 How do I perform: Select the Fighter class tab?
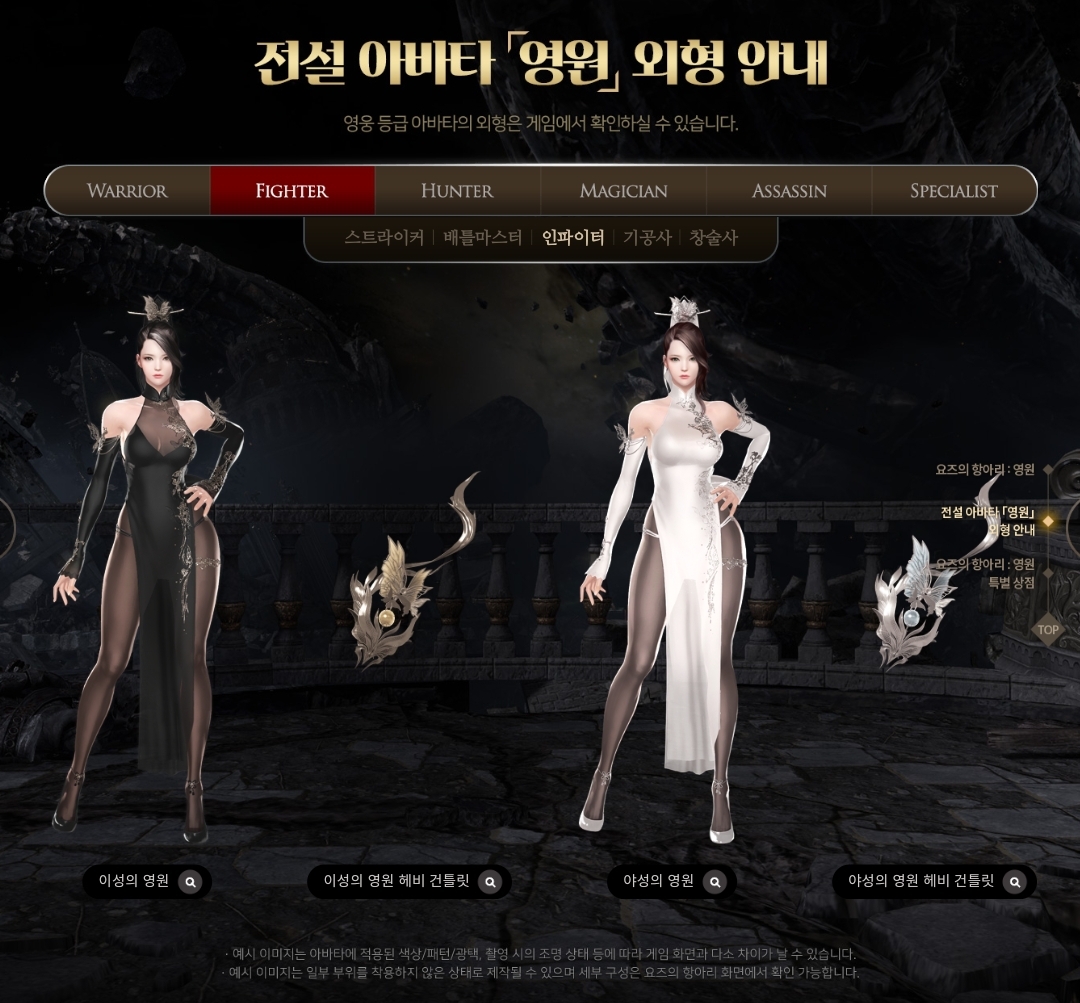coord(292,190)
